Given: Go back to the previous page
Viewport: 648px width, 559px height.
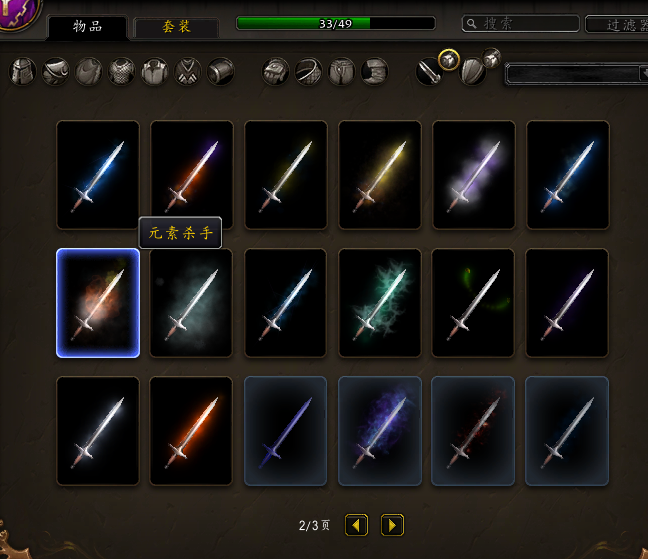Looking at the screenshot, I should (x=357, y=525).
